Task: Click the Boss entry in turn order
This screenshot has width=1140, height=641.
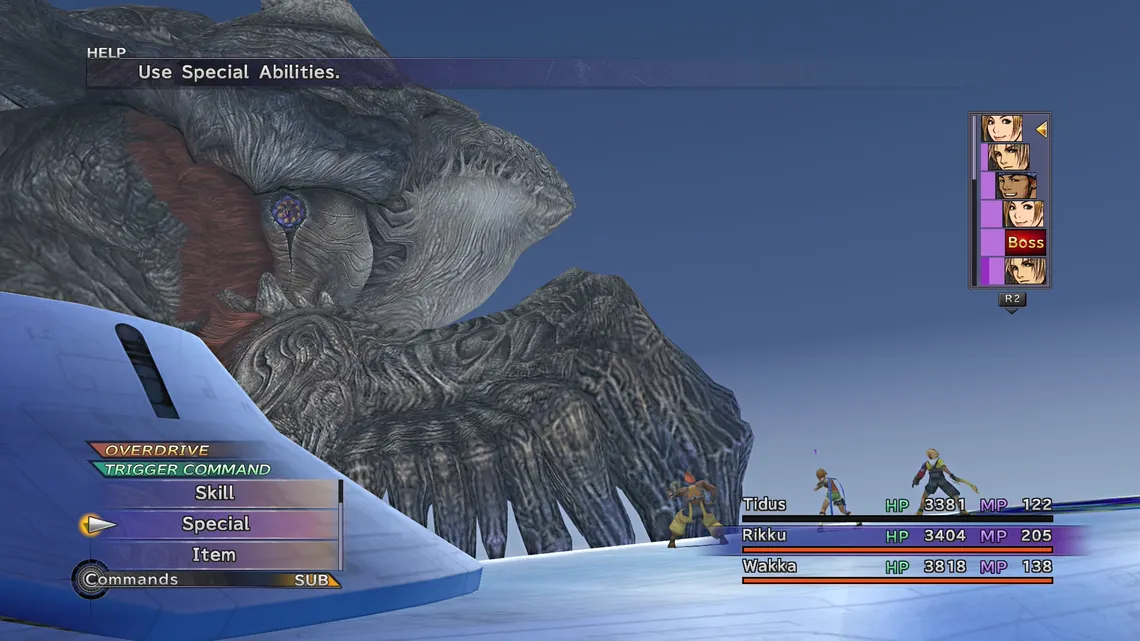Action: coord(1024,243)
